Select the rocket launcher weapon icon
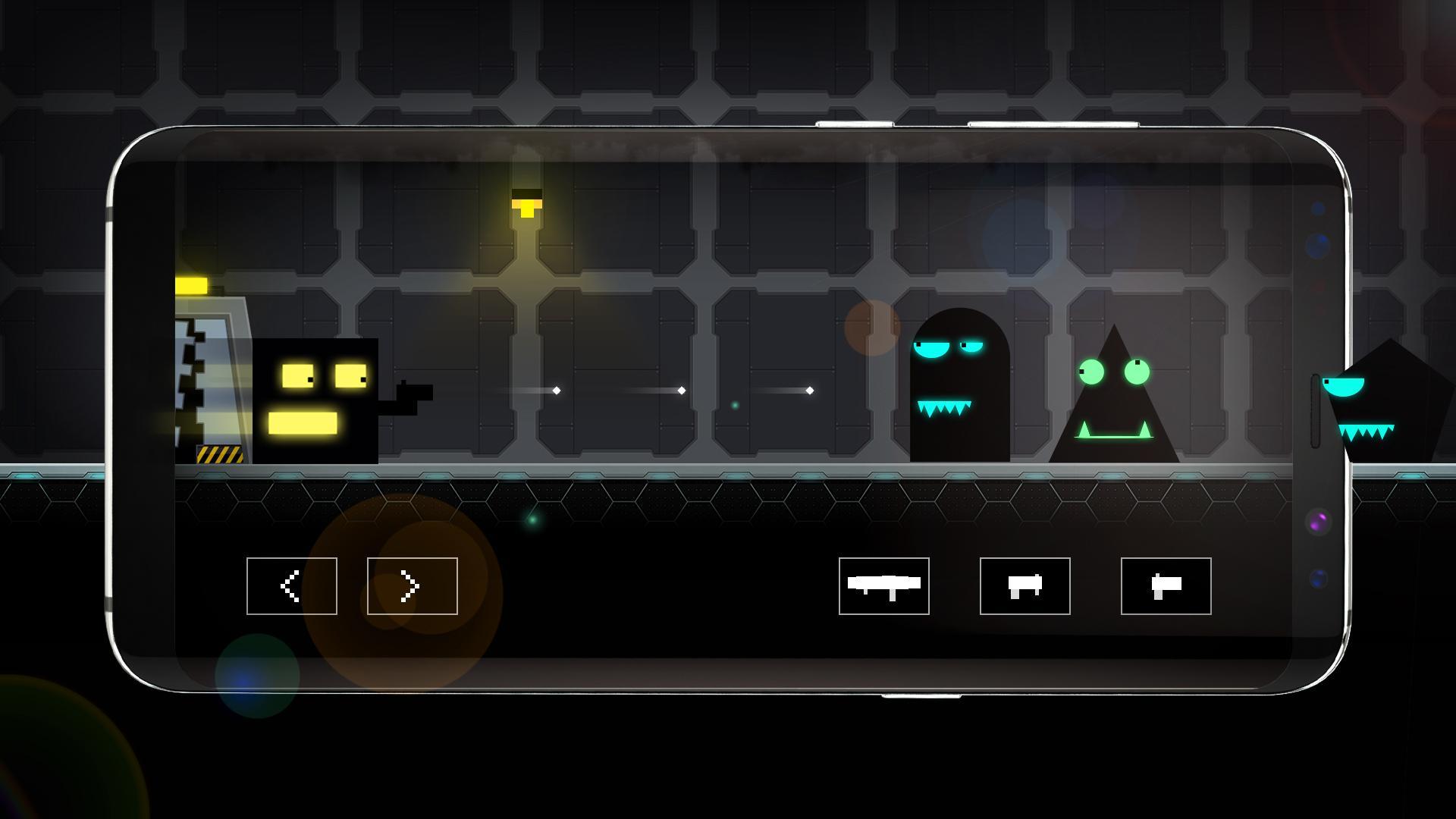The height and width of the screenshot is (819, 1456). click(883, 586)
